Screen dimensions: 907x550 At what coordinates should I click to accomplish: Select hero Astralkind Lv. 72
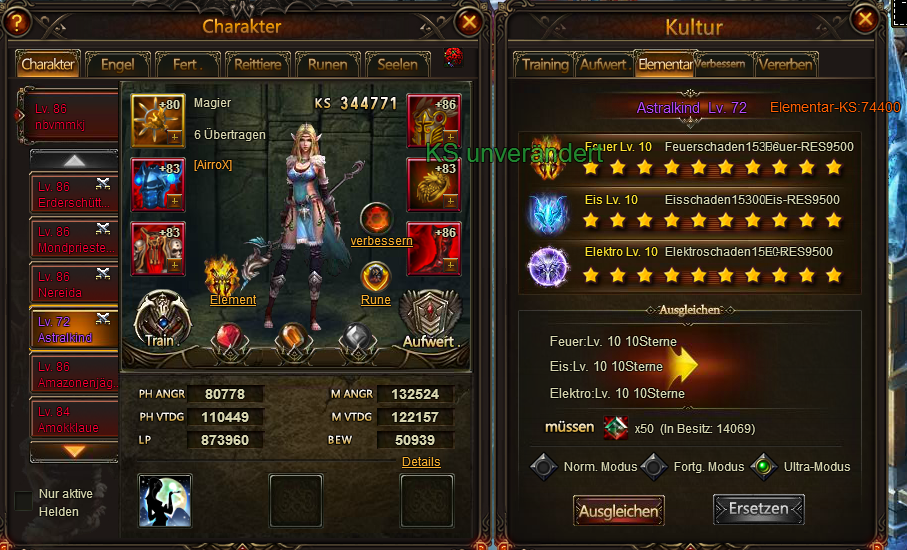tap(74, 329)
